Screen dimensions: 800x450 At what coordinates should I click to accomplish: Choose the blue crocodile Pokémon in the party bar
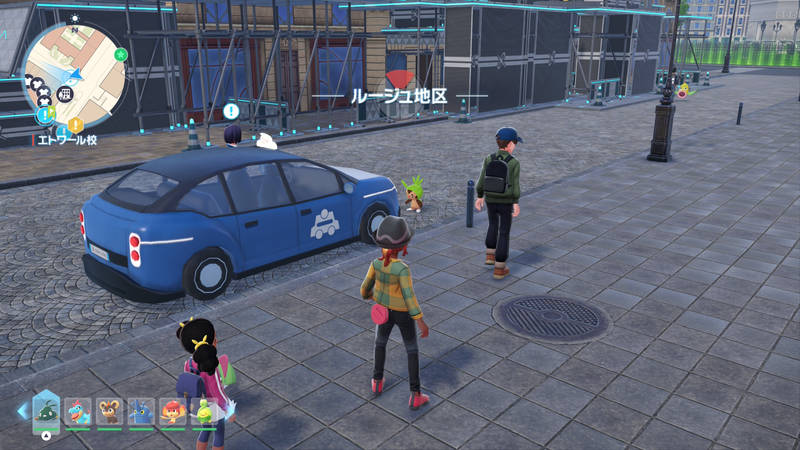(78, 412)
